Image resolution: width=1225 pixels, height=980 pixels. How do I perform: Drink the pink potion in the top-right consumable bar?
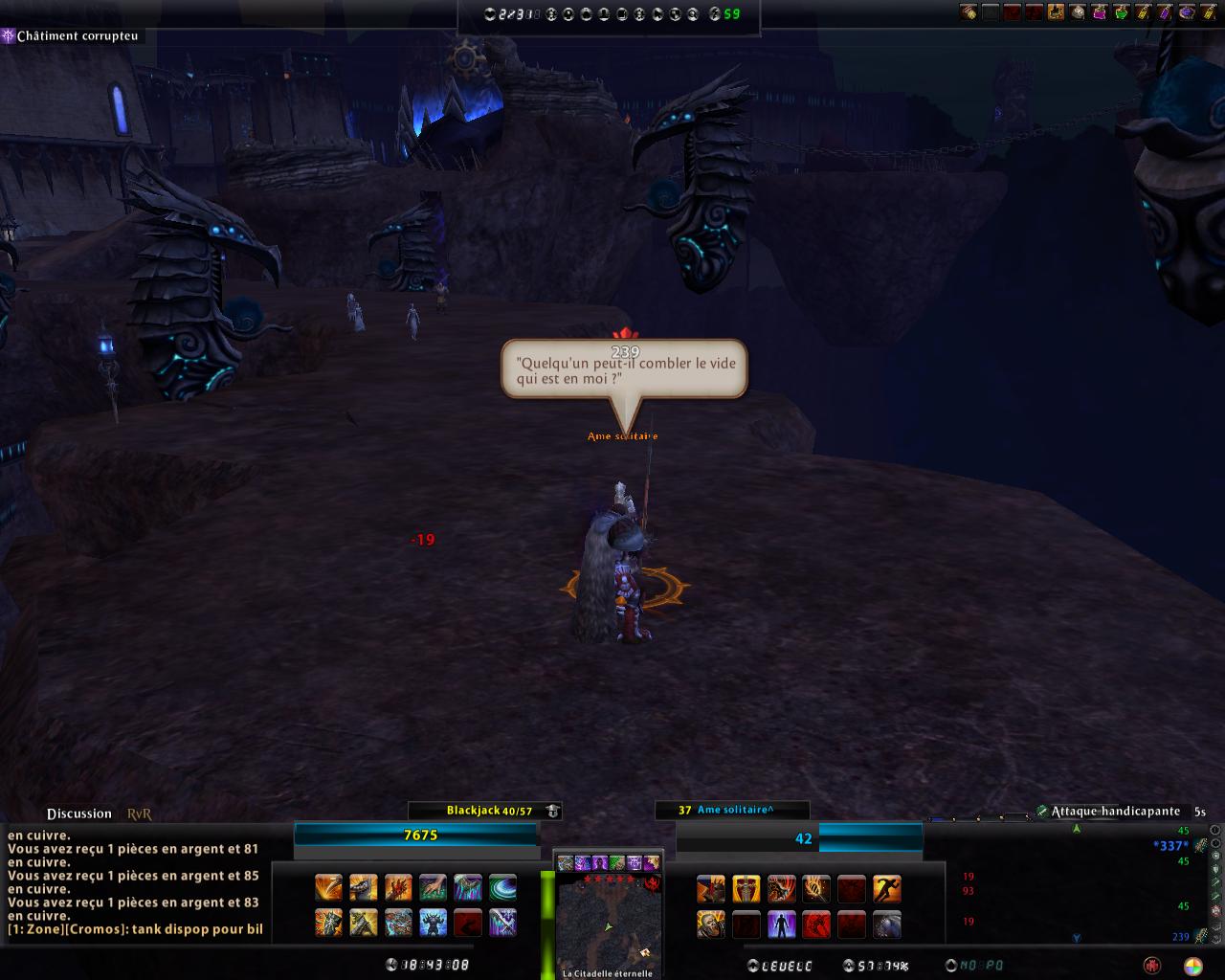pos(1100,12)
